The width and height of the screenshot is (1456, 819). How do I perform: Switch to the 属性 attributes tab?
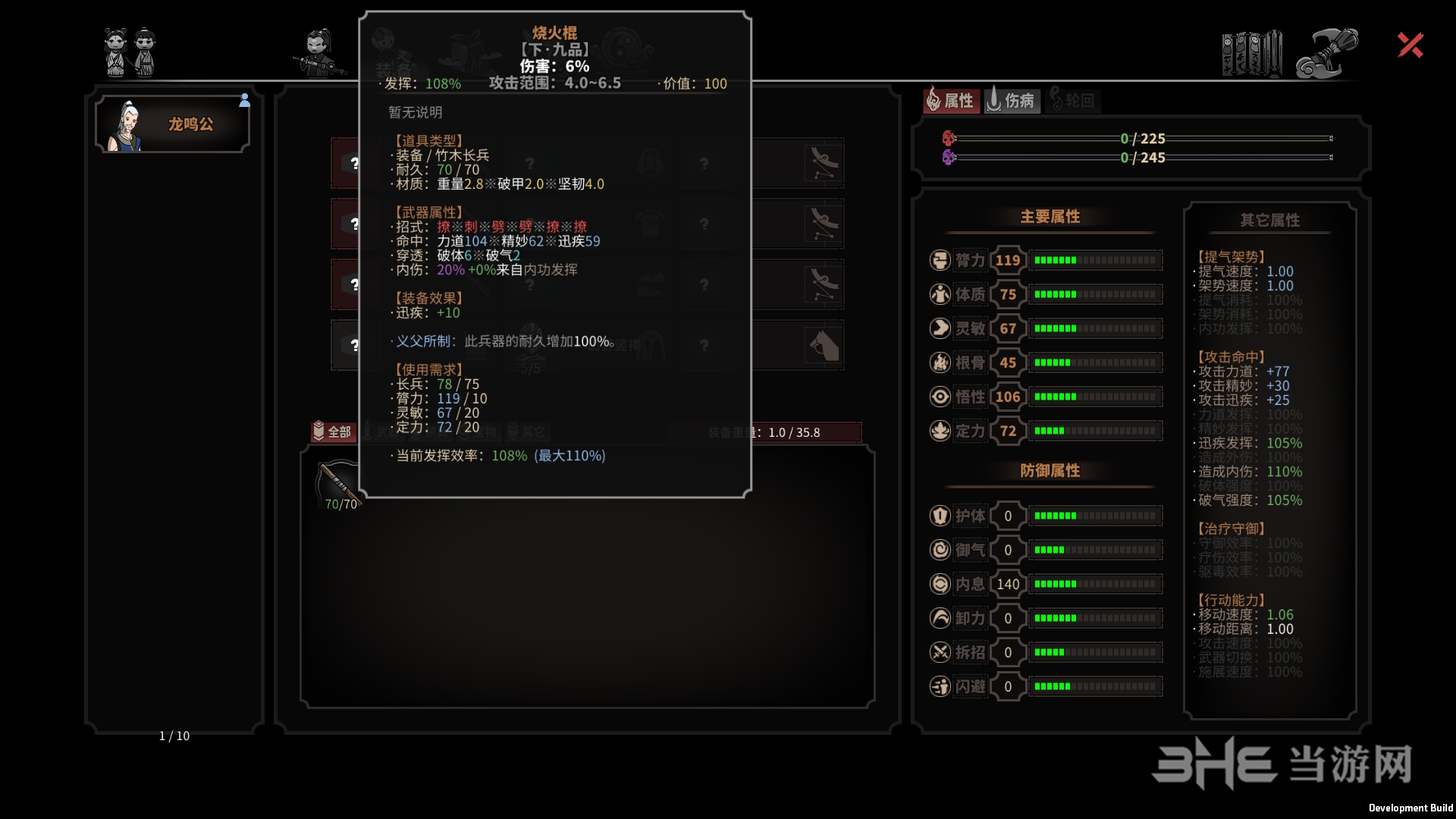(950, 100)
